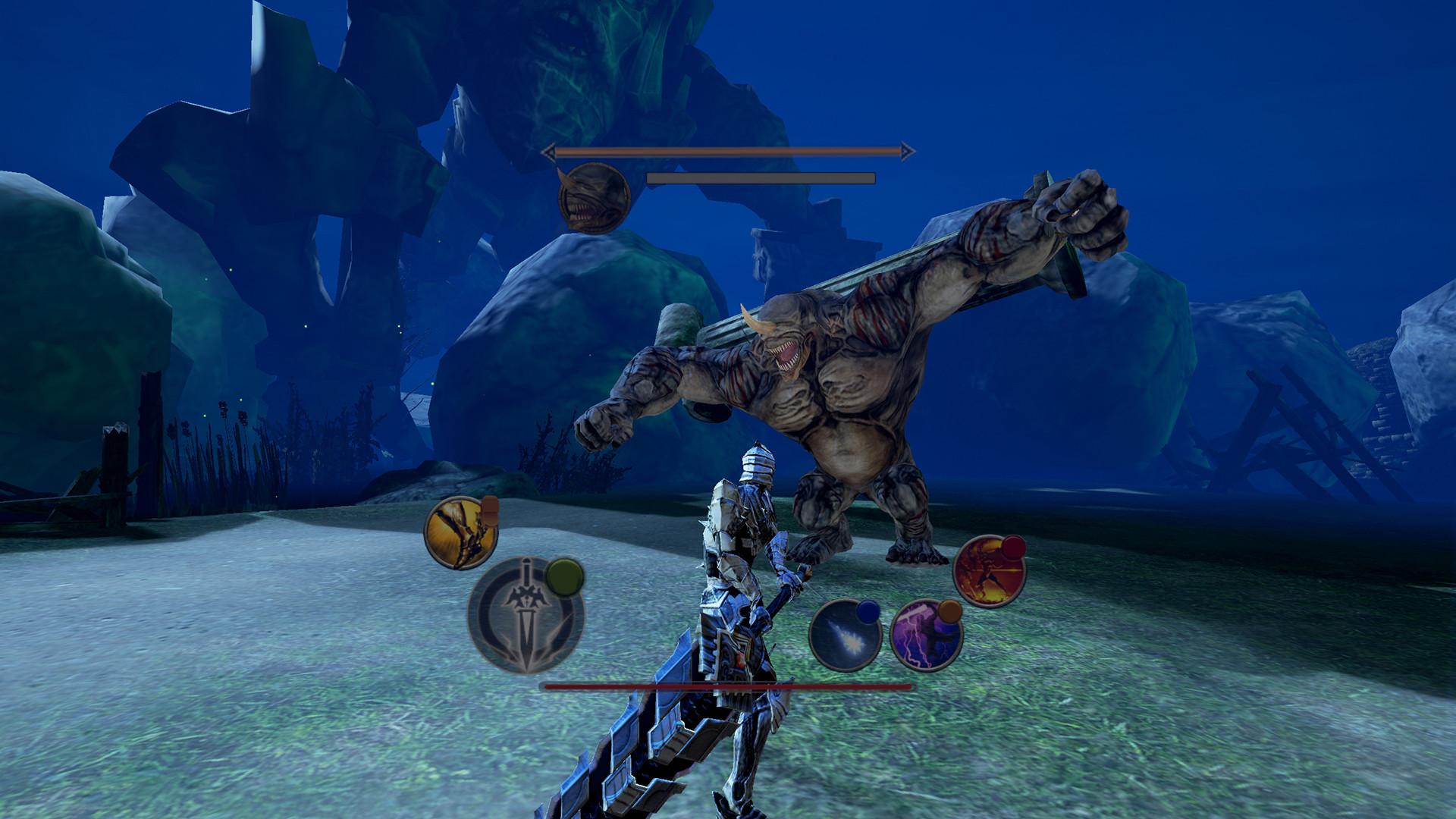Use the golden skill icon
The height and width of the screenshot is (819, 1456).
pos(459,533)
